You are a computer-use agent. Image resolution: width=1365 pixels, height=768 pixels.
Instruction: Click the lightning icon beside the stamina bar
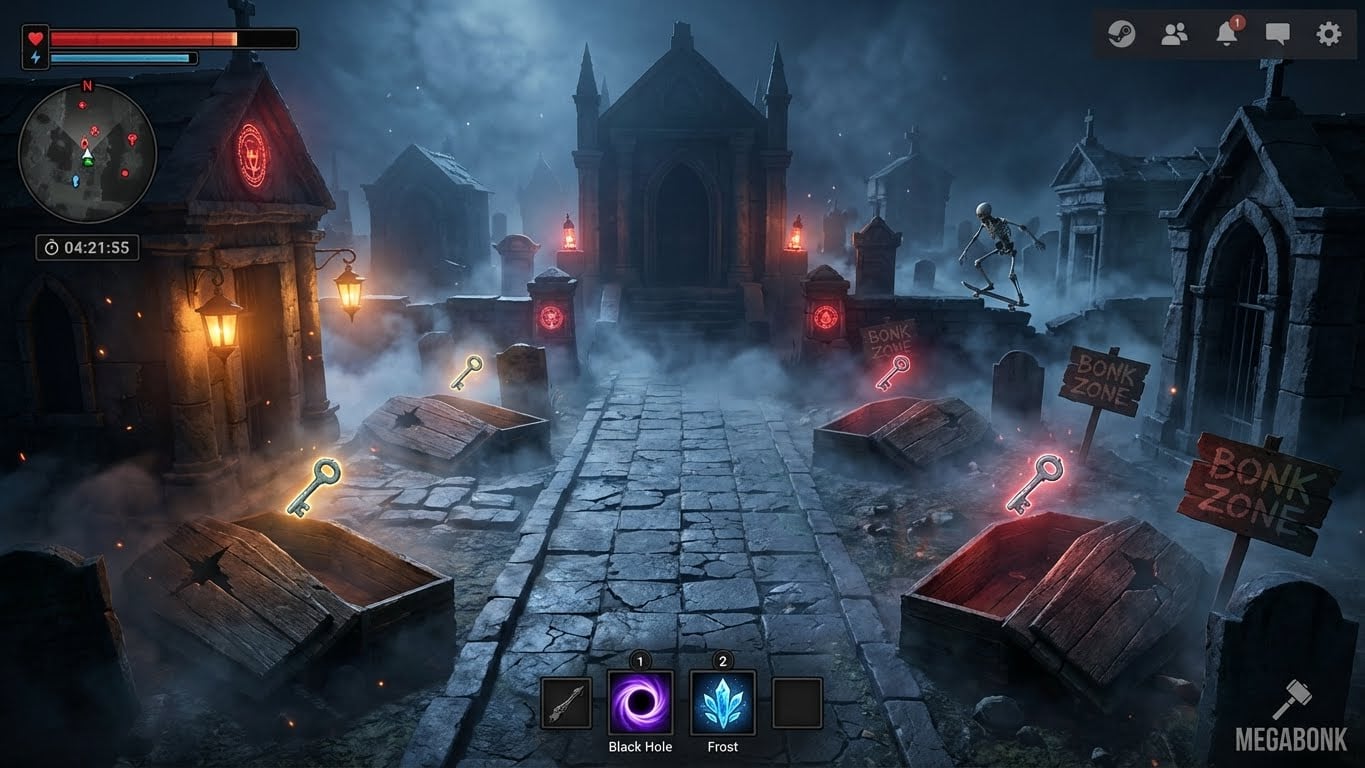34,60
